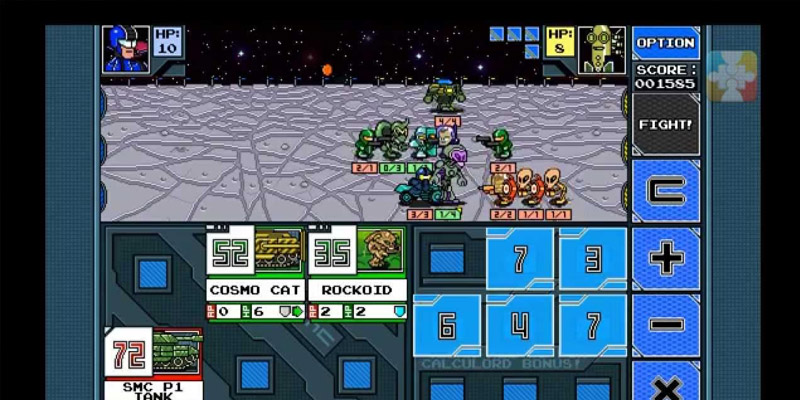Image resolution: width=800 pixels, height=400 pixels.
Task: Select the number 3 tile
Action: pyautogui.click(x=593, y=260)
